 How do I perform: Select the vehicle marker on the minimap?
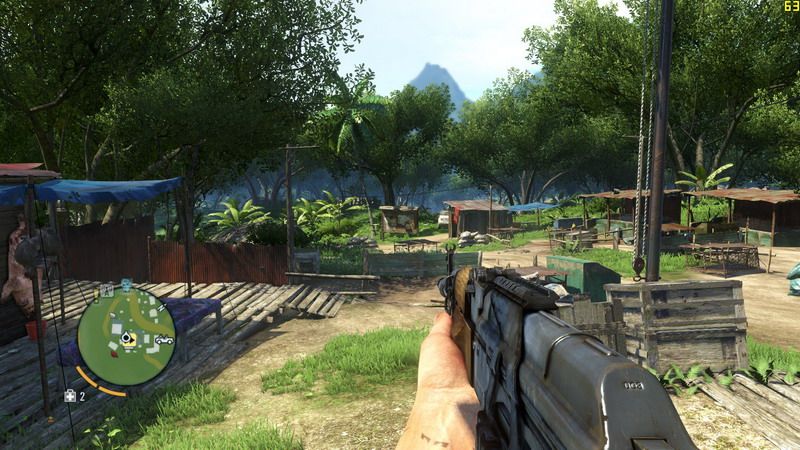point(163,340)
